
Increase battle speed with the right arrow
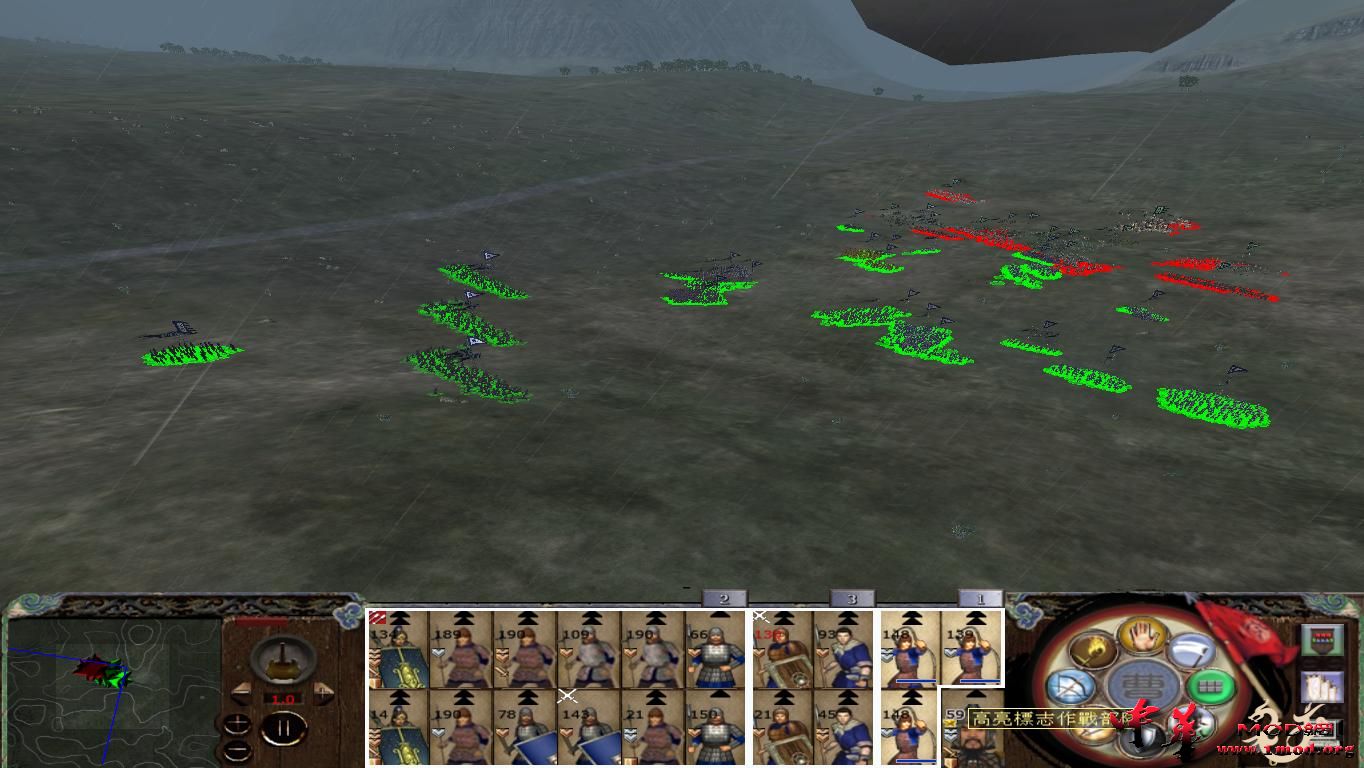pos(323,692)
